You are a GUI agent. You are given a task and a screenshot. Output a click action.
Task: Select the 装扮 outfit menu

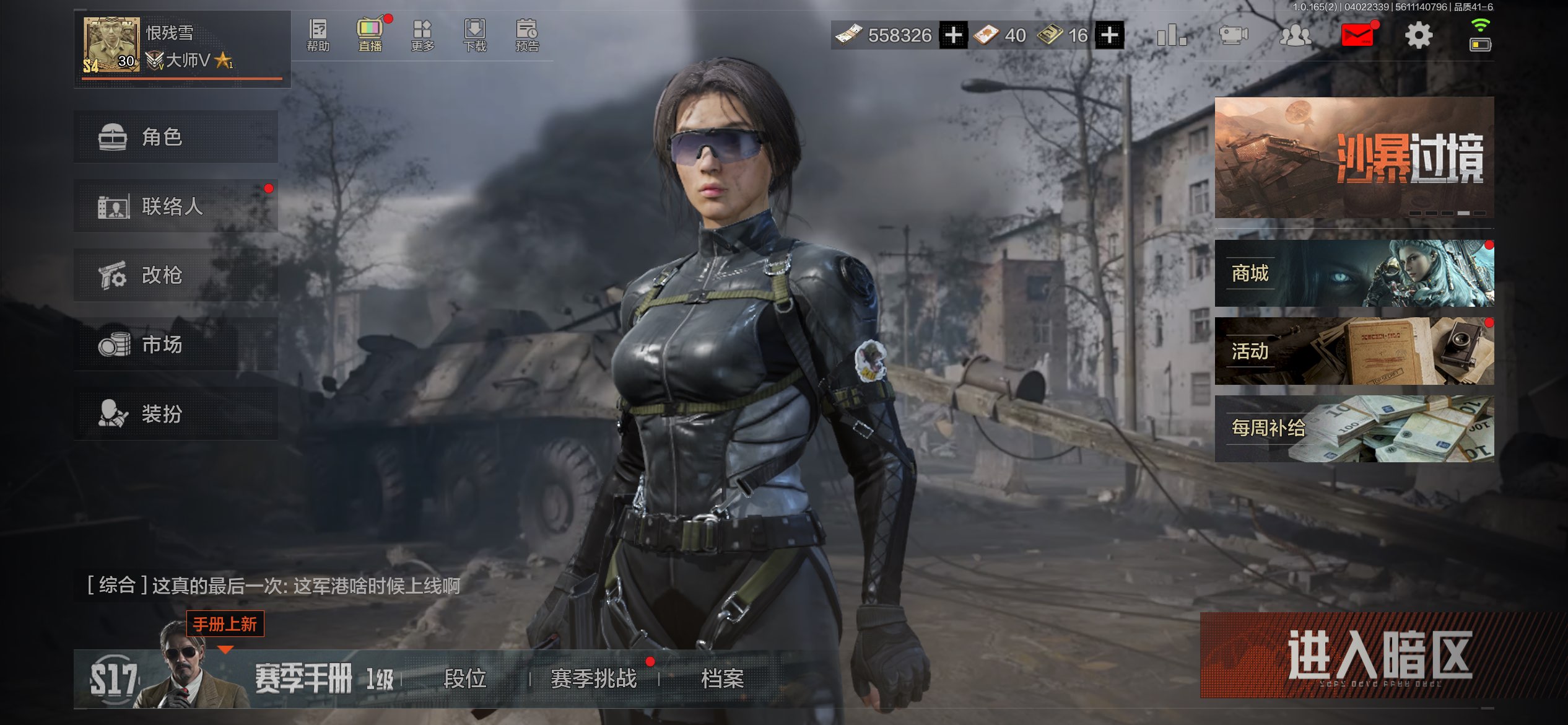[x=175, y=414]
